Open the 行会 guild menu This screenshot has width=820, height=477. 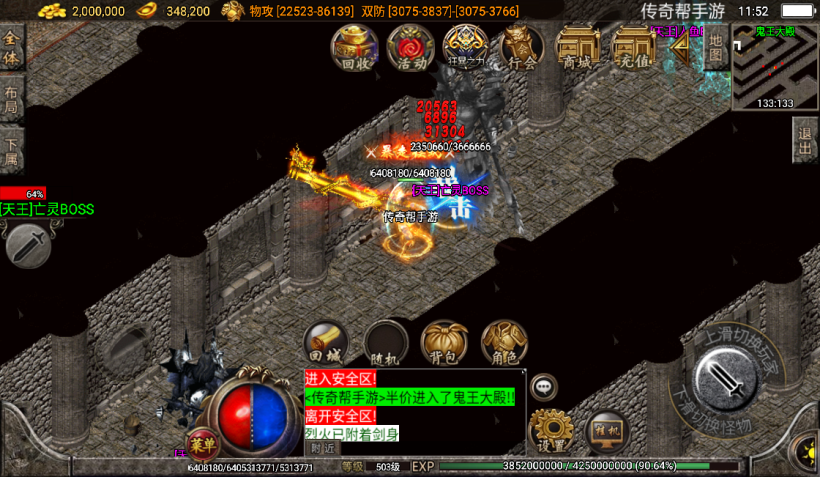(521, 47)
